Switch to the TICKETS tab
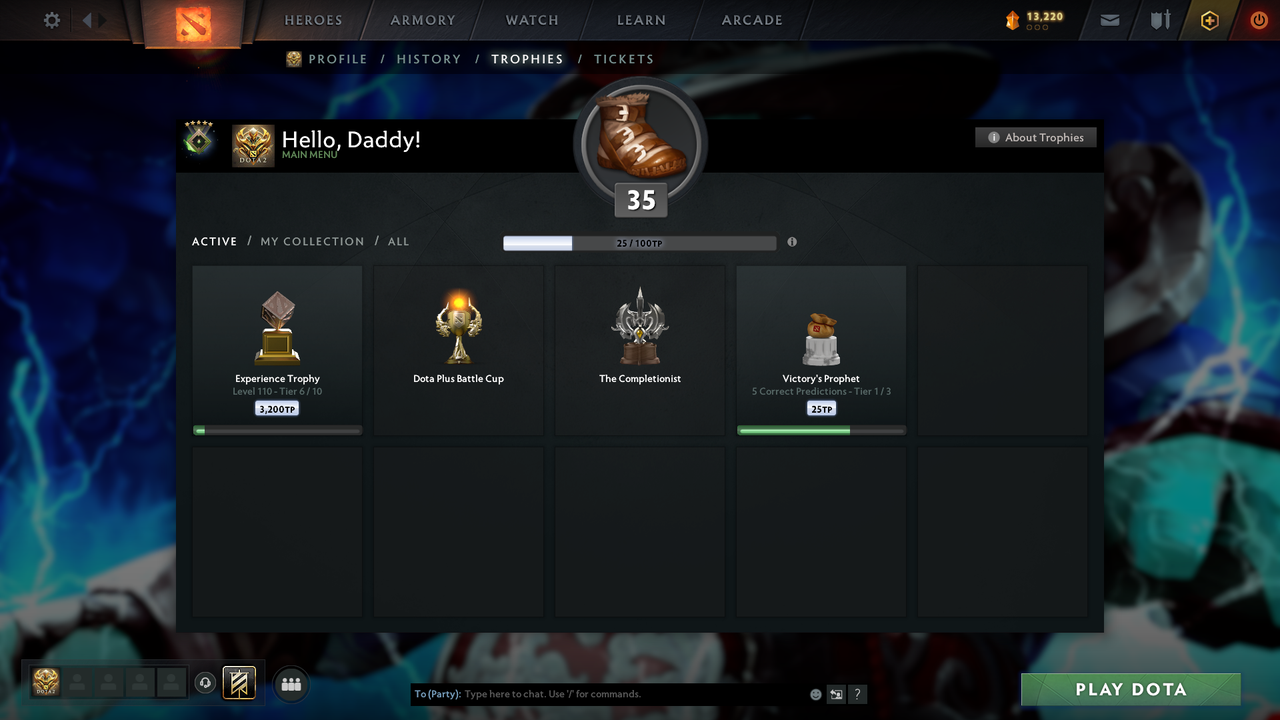 pos(623,59)
